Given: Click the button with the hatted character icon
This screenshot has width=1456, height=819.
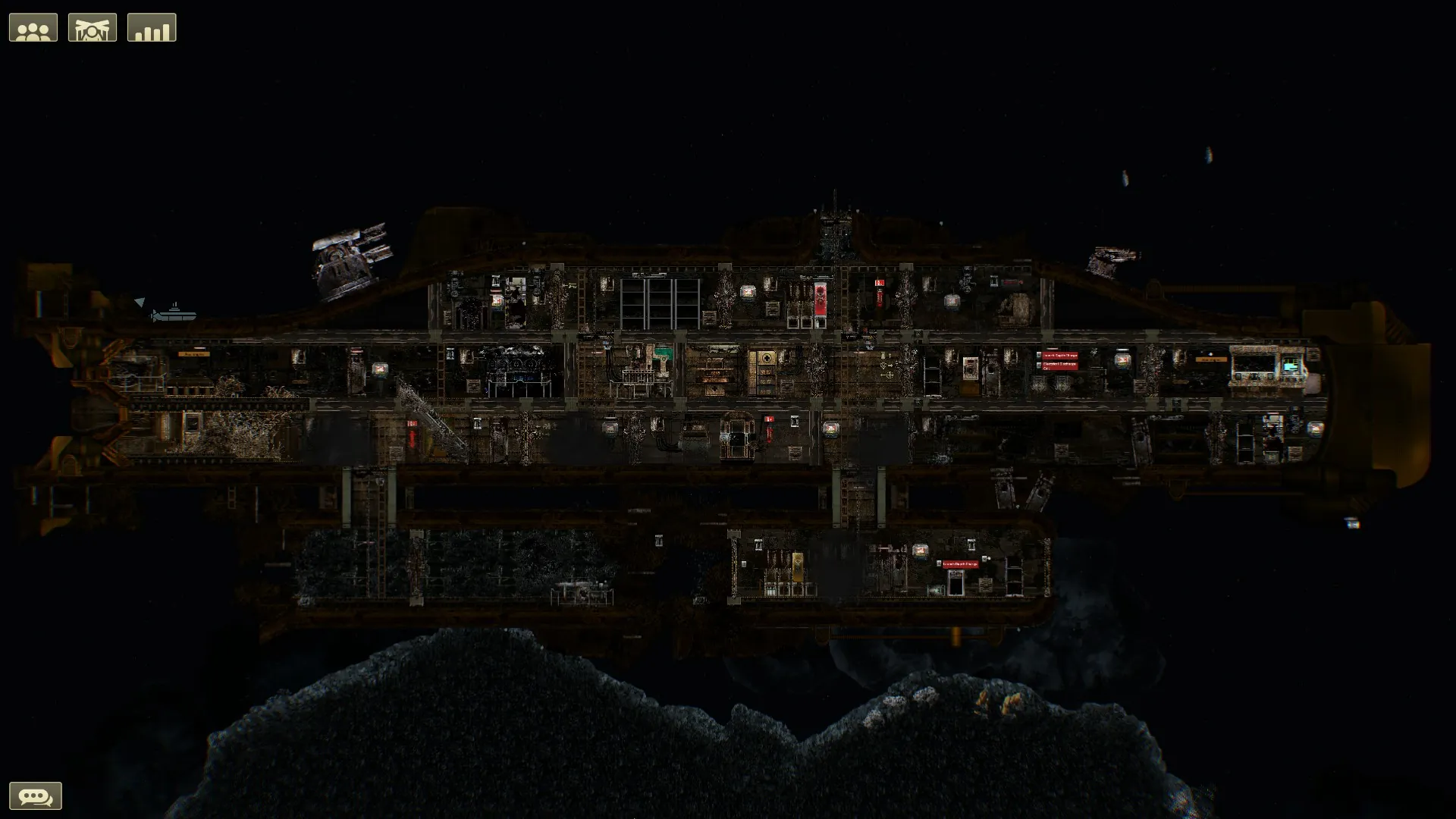Looking at the screenshot, I should [93, 28].
